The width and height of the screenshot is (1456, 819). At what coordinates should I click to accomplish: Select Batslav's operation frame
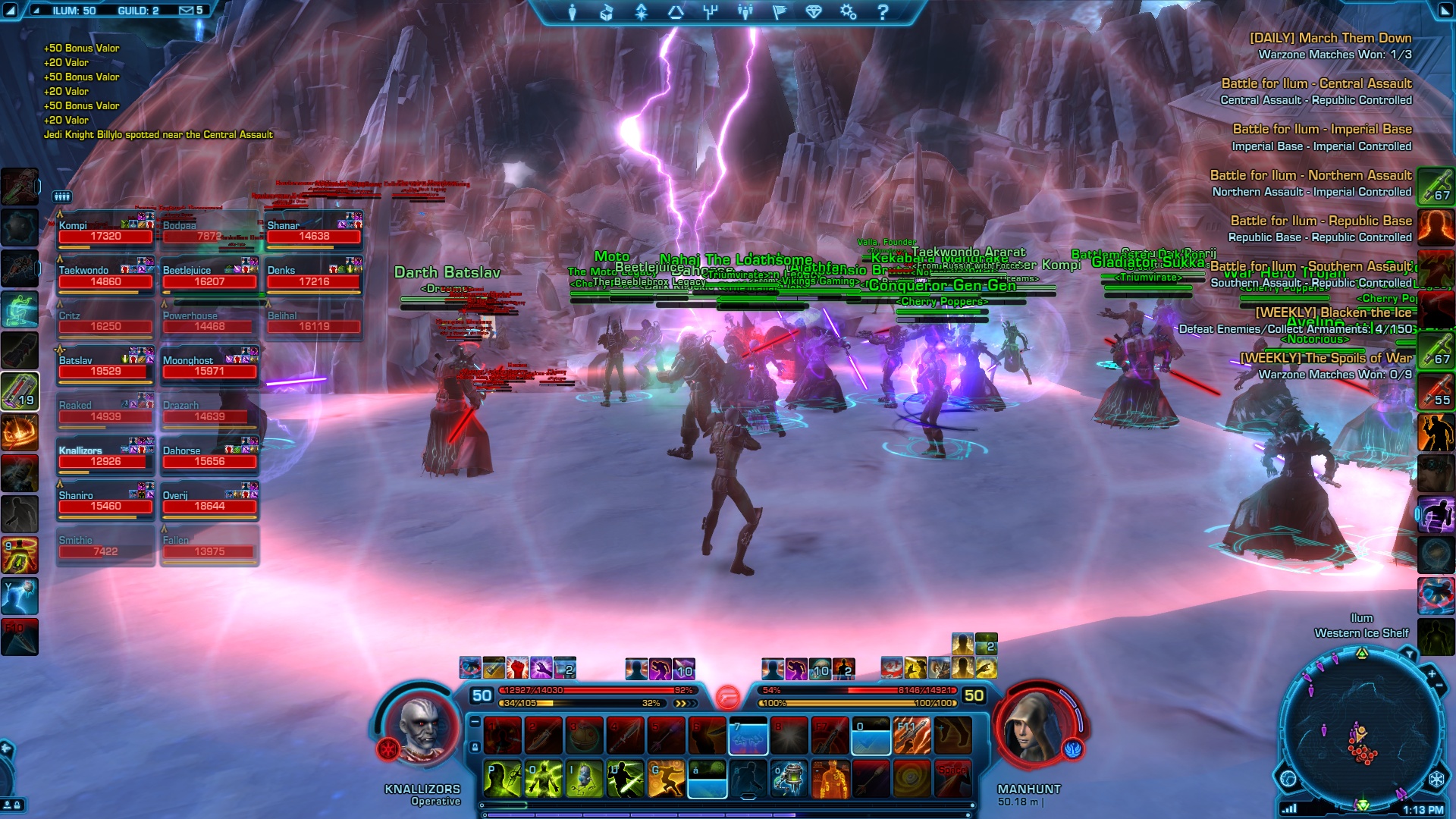105,366
